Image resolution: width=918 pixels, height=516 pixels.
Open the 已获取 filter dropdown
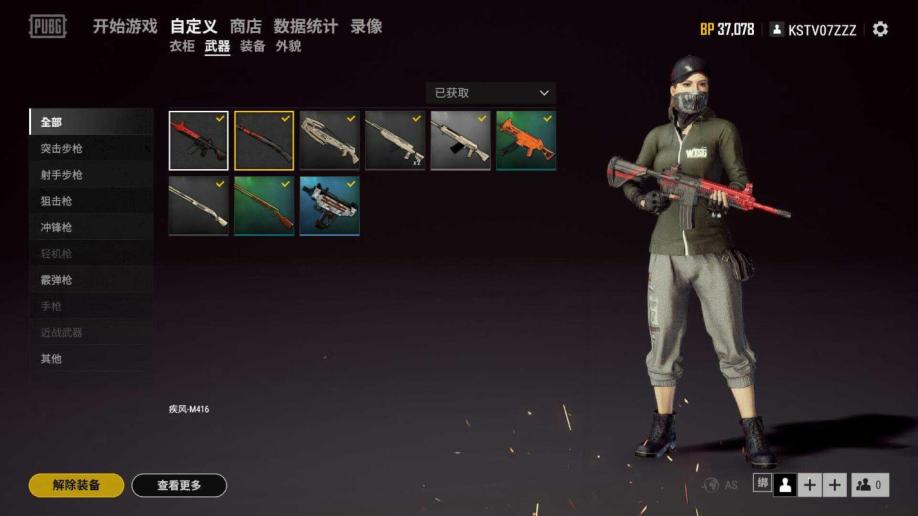pyautogui.click(x=490, y=93)
